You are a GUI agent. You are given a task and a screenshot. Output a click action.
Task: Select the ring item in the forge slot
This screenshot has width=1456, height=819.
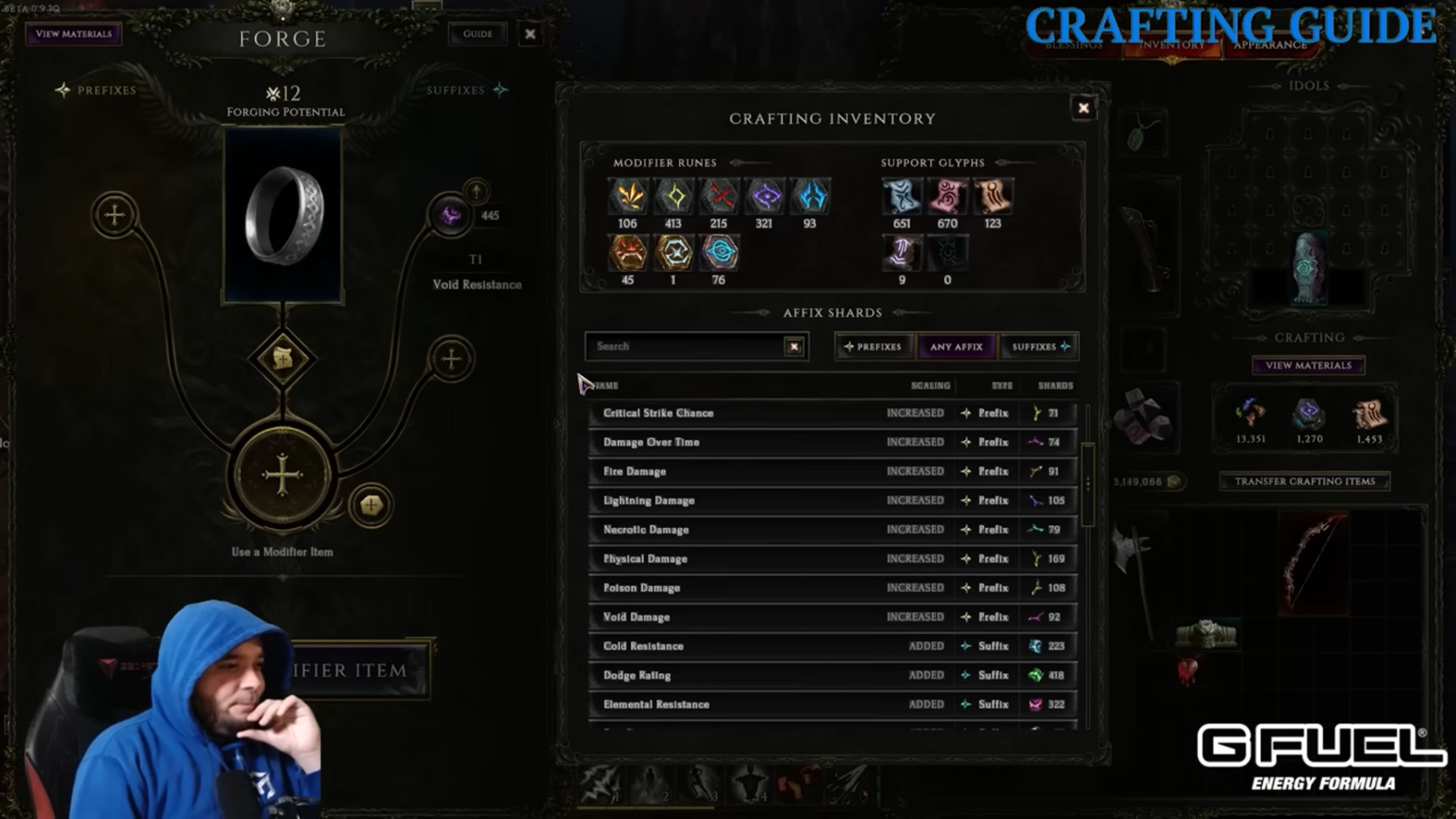283,216
